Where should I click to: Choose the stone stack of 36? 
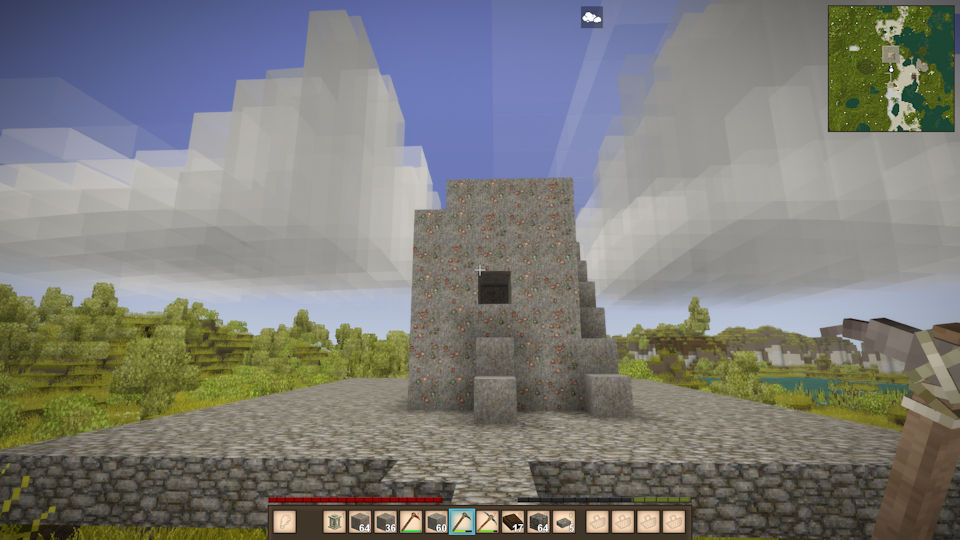click(x=385, y=521)
